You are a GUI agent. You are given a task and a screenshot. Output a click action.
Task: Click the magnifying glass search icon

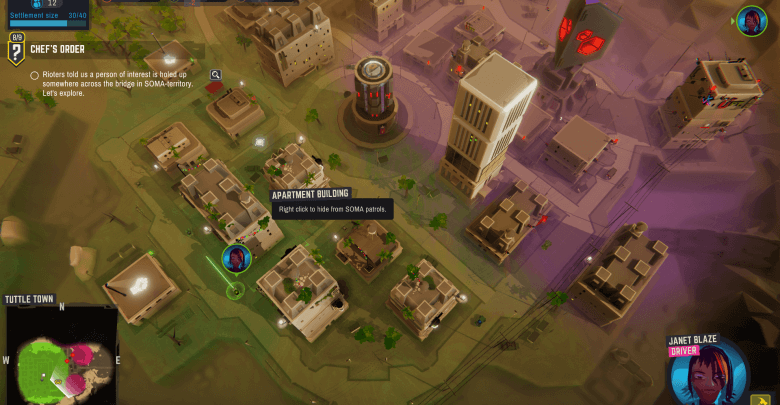[x=215, y=74]
